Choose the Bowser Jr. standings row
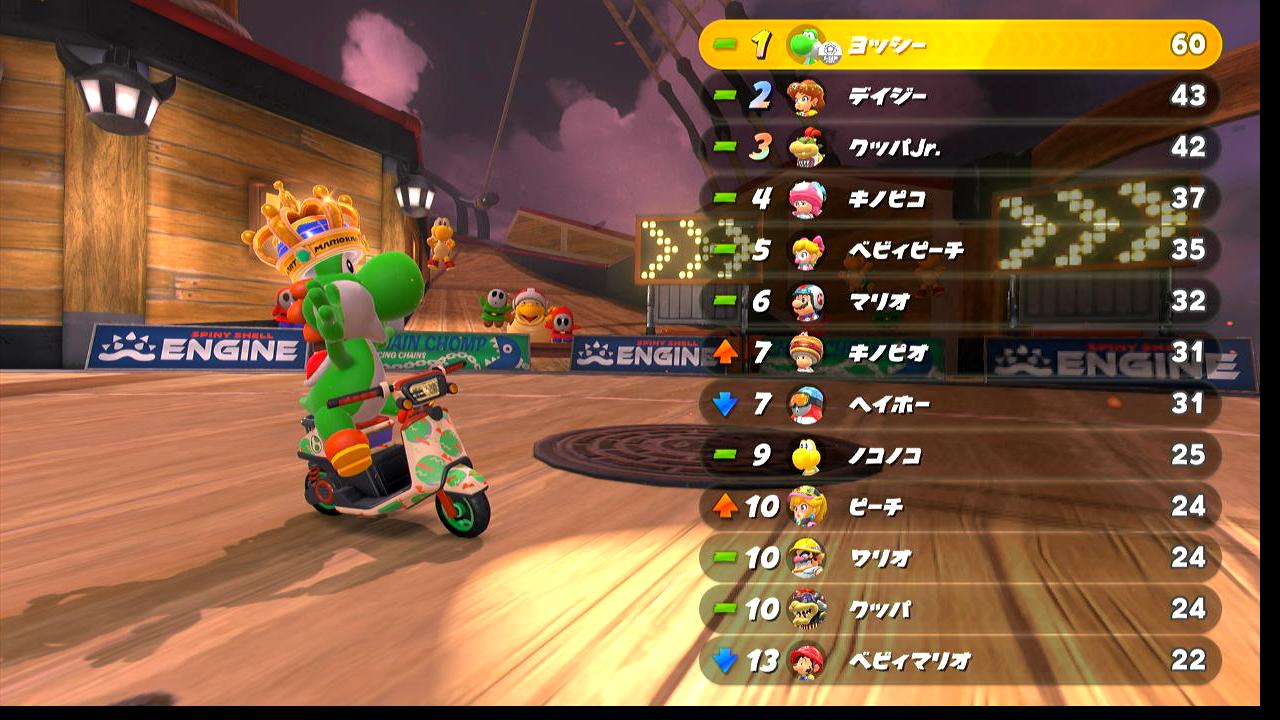1280x720 pixels. pyautogui.click(x=960, y=148)
